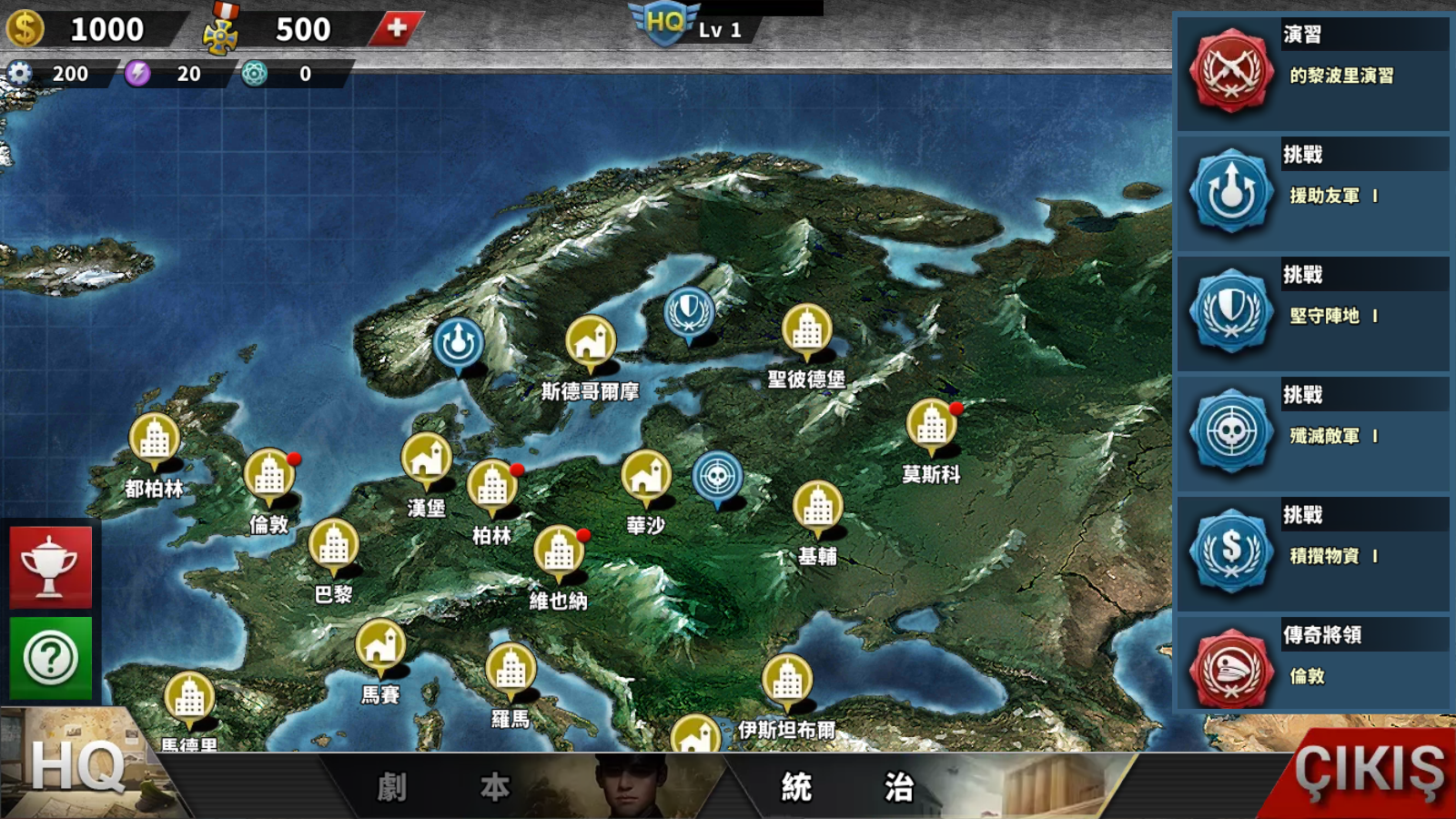The width and height of the screenshot is (1456, 819).
Task: Select the 援助友軍 challenge
Action: pyautogui.click(x=1312, y=193)
